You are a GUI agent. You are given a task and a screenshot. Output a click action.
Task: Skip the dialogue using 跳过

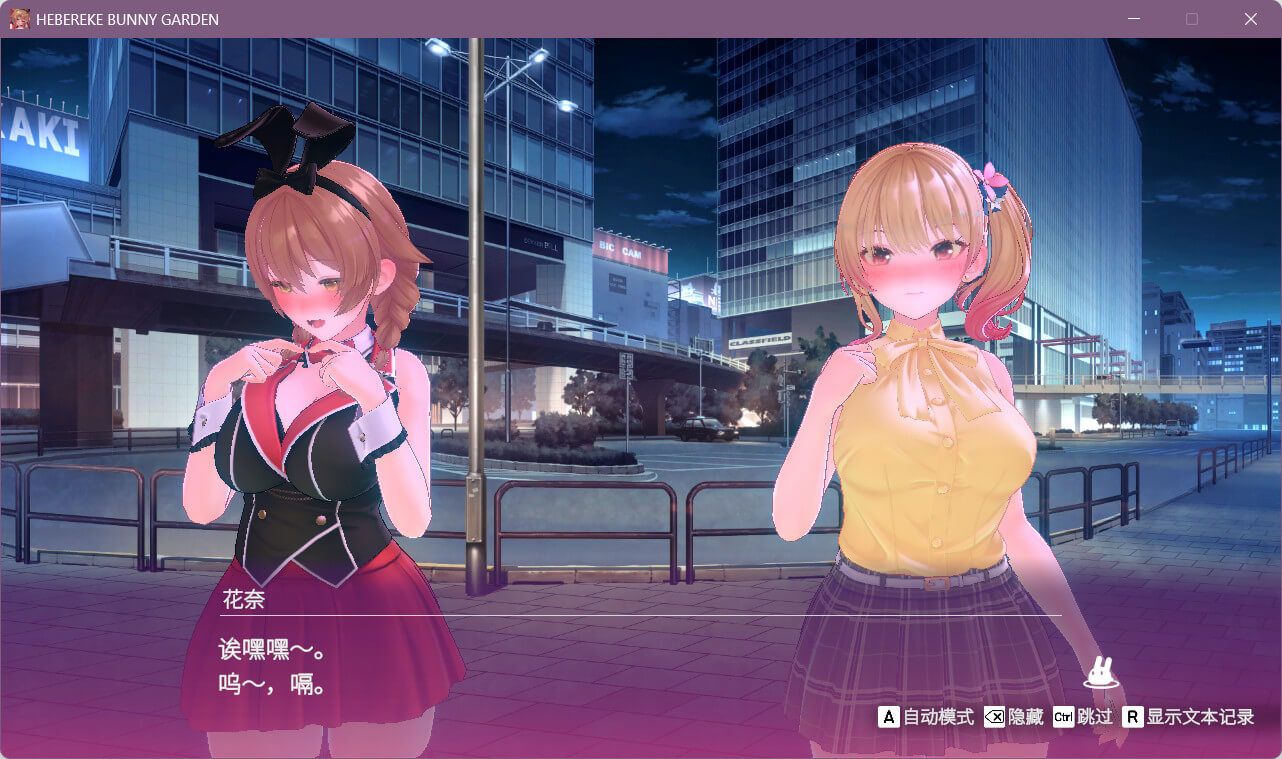(1083, 717)
